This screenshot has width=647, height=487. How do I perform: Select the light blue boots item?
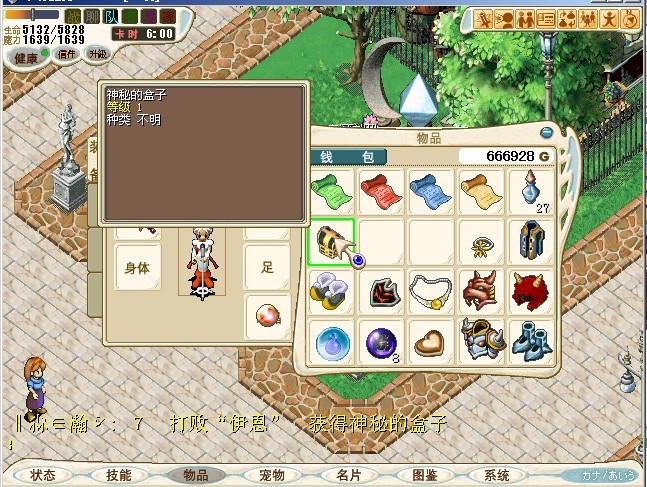coord(531,341)
